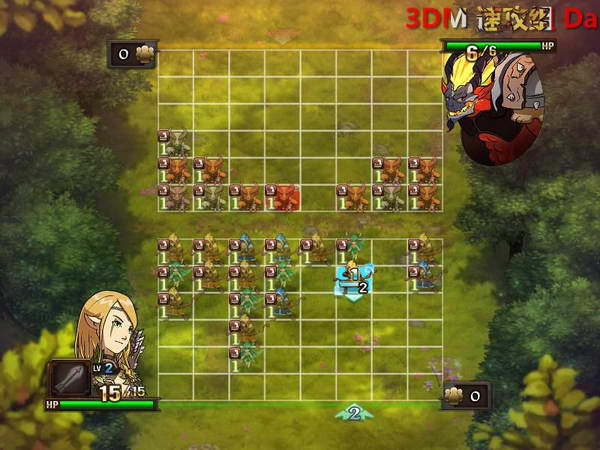Check the enemy reinforcement counter icon
The height and width of the screenshot is (450, 600).
click(x=133, y=54)
